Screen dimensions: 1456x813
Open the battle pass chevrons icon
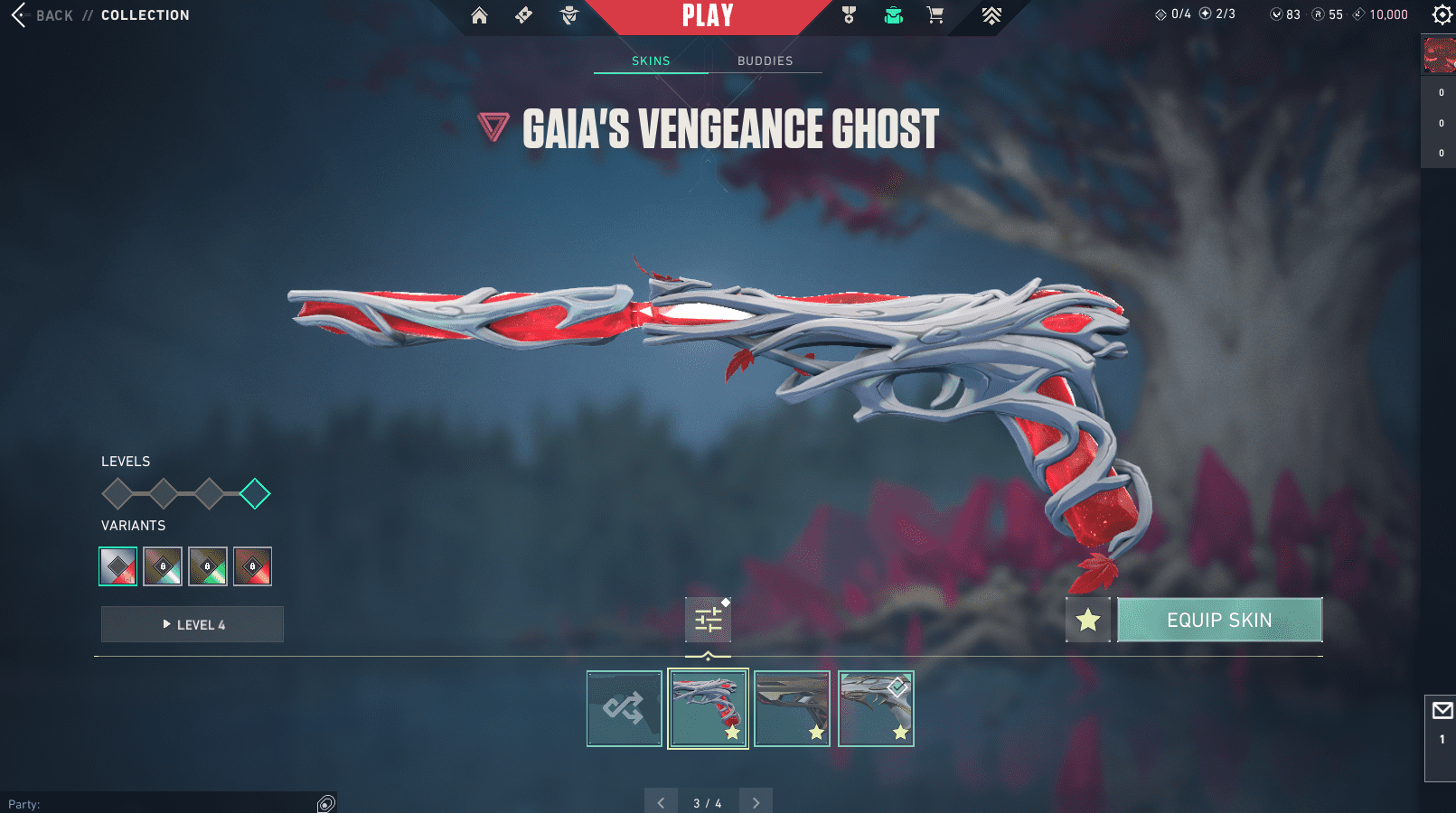tap(991, 15)
